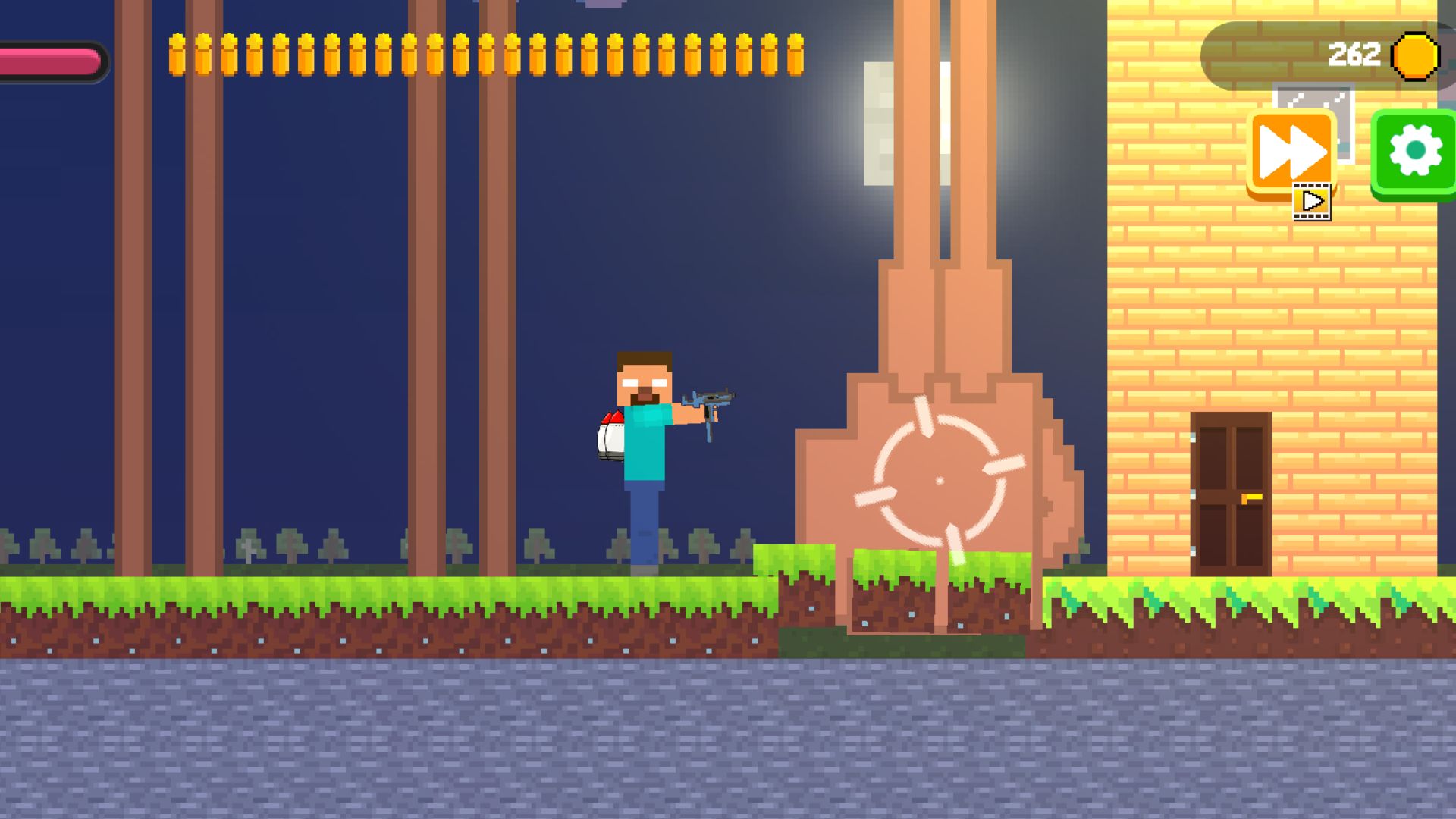
Task: Tap the fast-forward skip level button
Action: 1291,149
